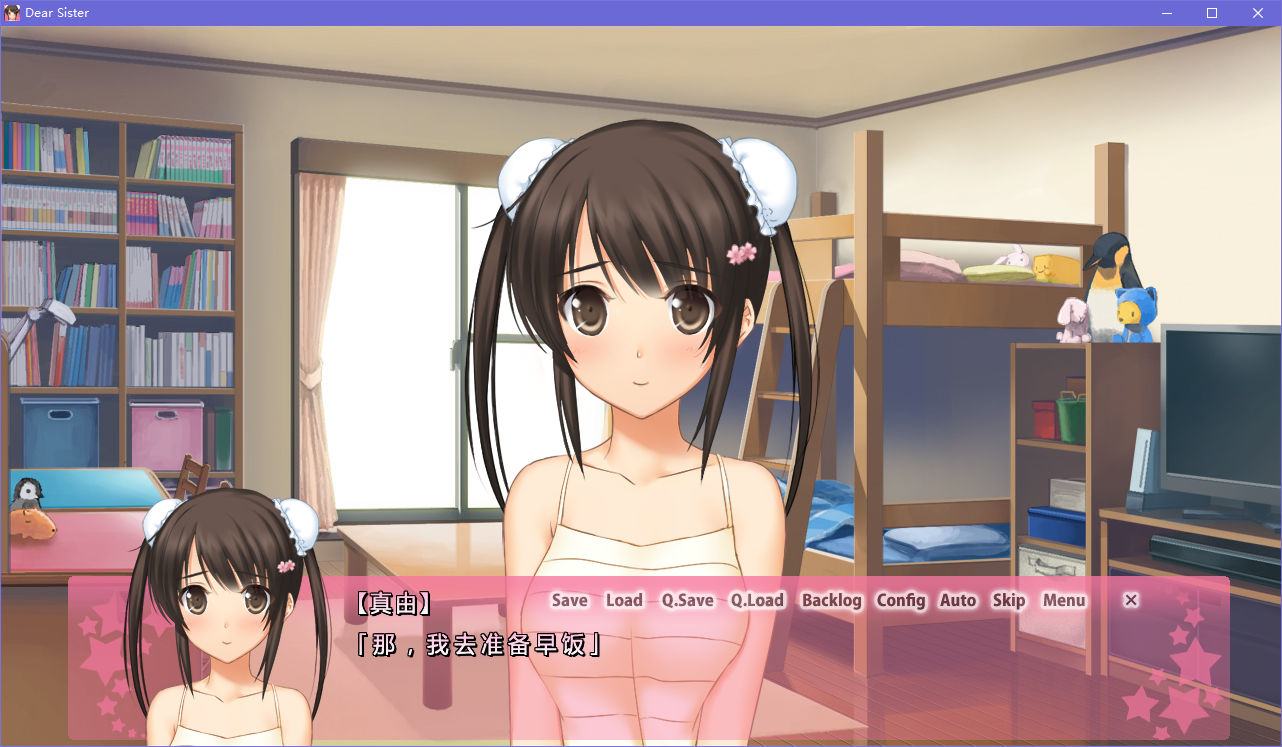Viewport: 1282px width, 747px height.
Task: Open the Config settings
Action: 901,600
